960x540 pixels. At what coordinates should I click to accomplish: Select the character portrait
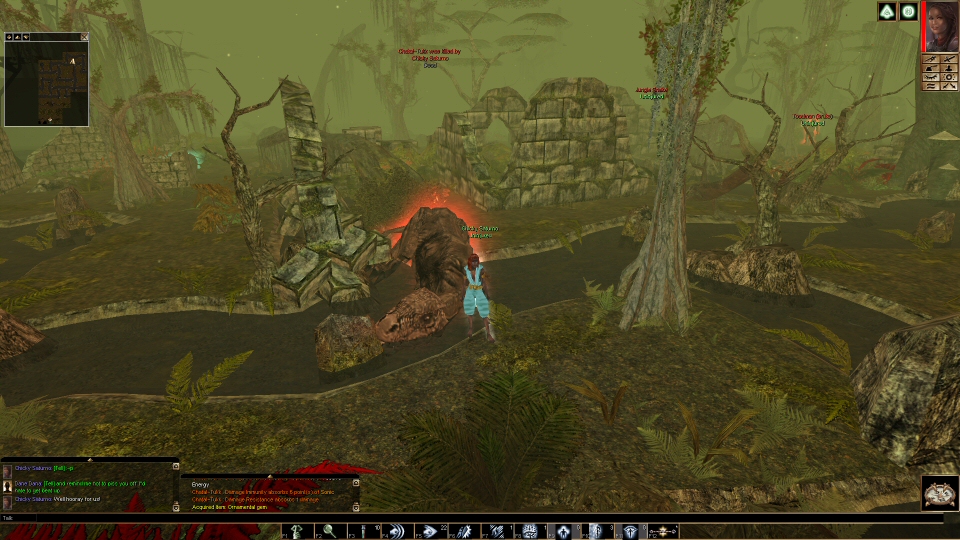click(941, 26)
